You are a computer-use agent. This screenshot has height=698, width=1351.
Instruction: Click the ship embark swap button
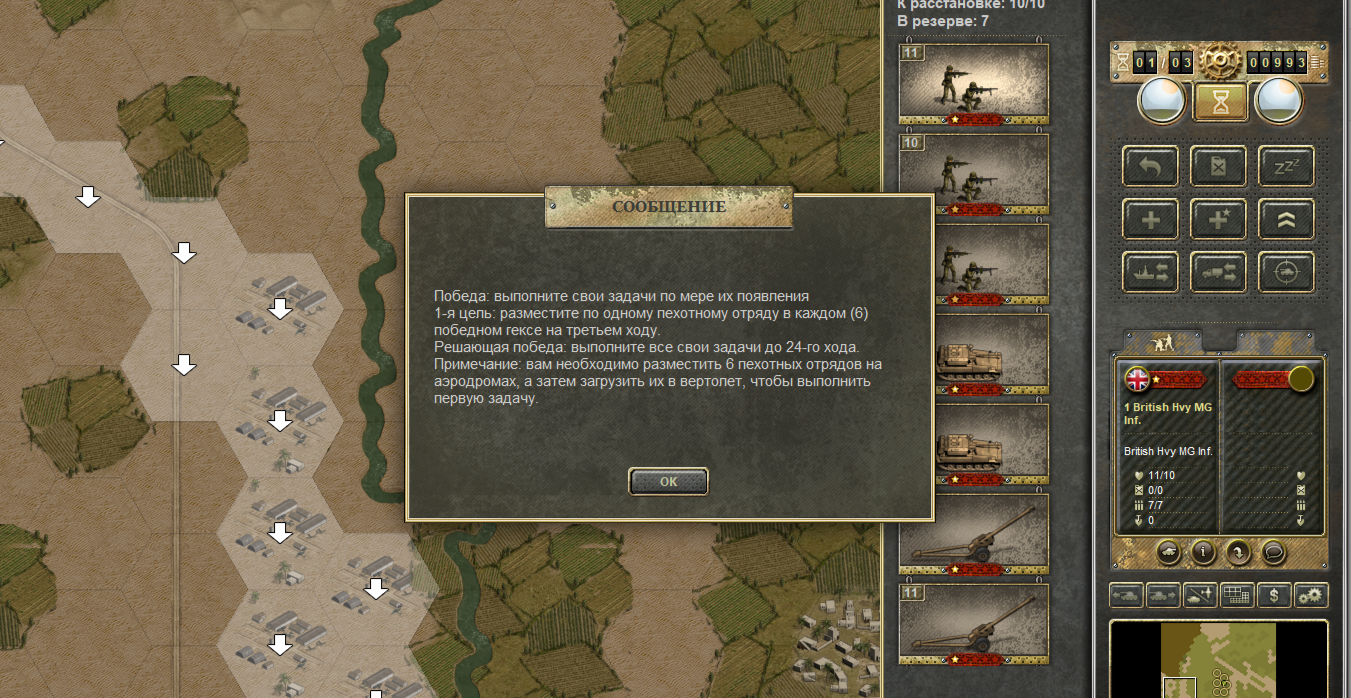(1150, 271)
